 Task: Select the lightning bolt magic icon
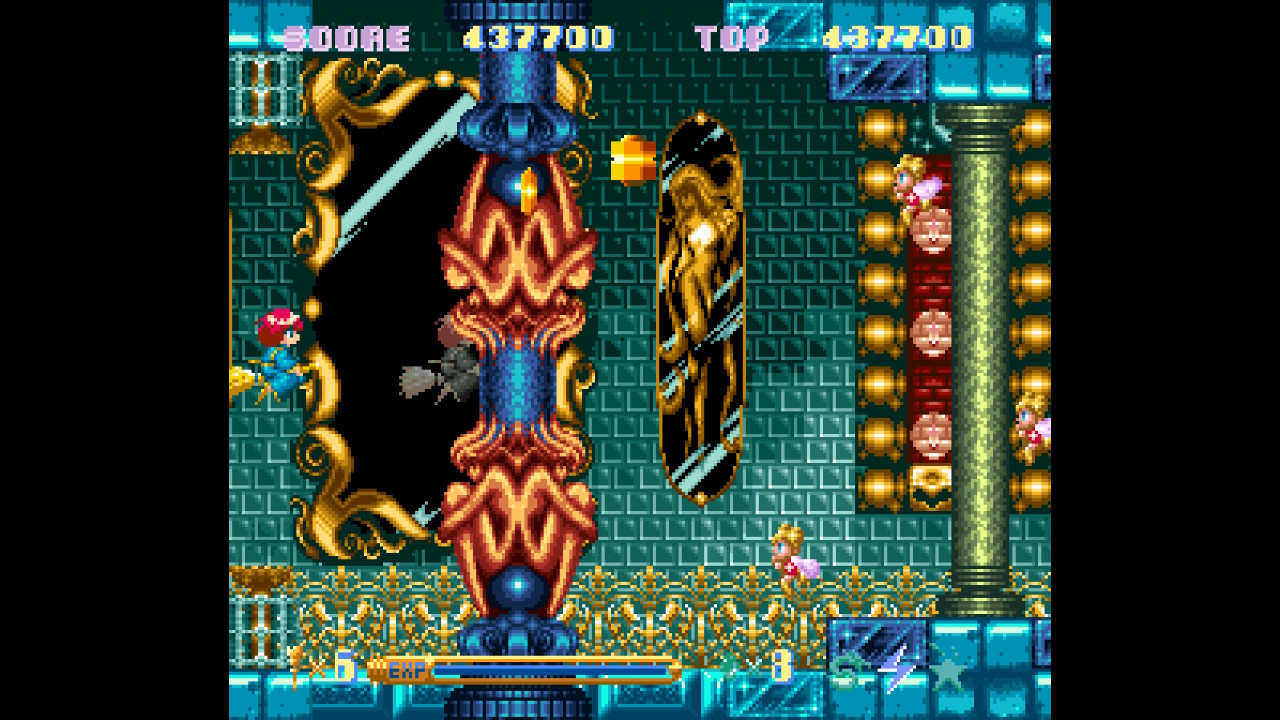pyautogui.click(x=897, y=667)
